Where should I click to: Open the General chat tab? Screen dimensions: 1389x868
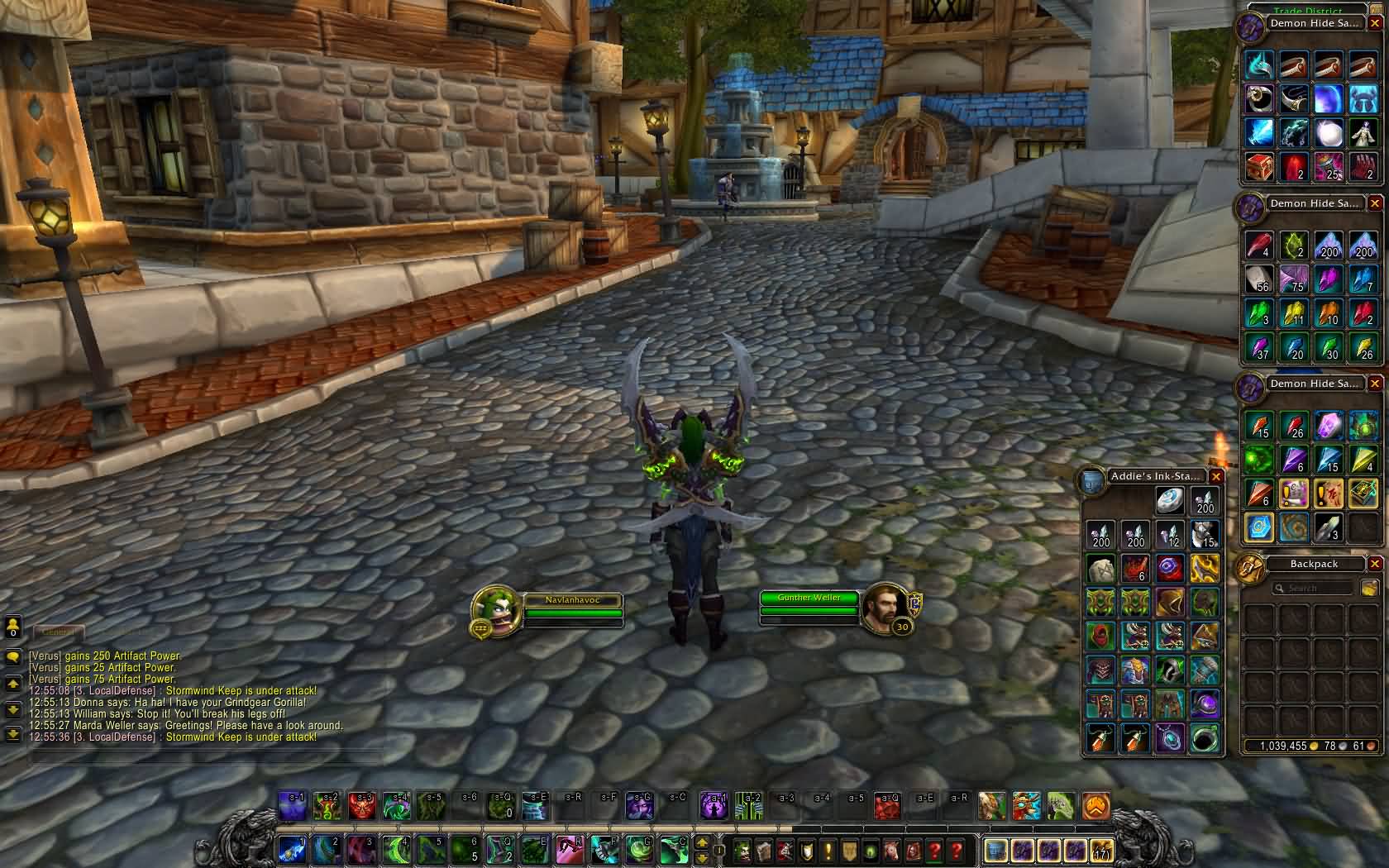coord(58,631)
